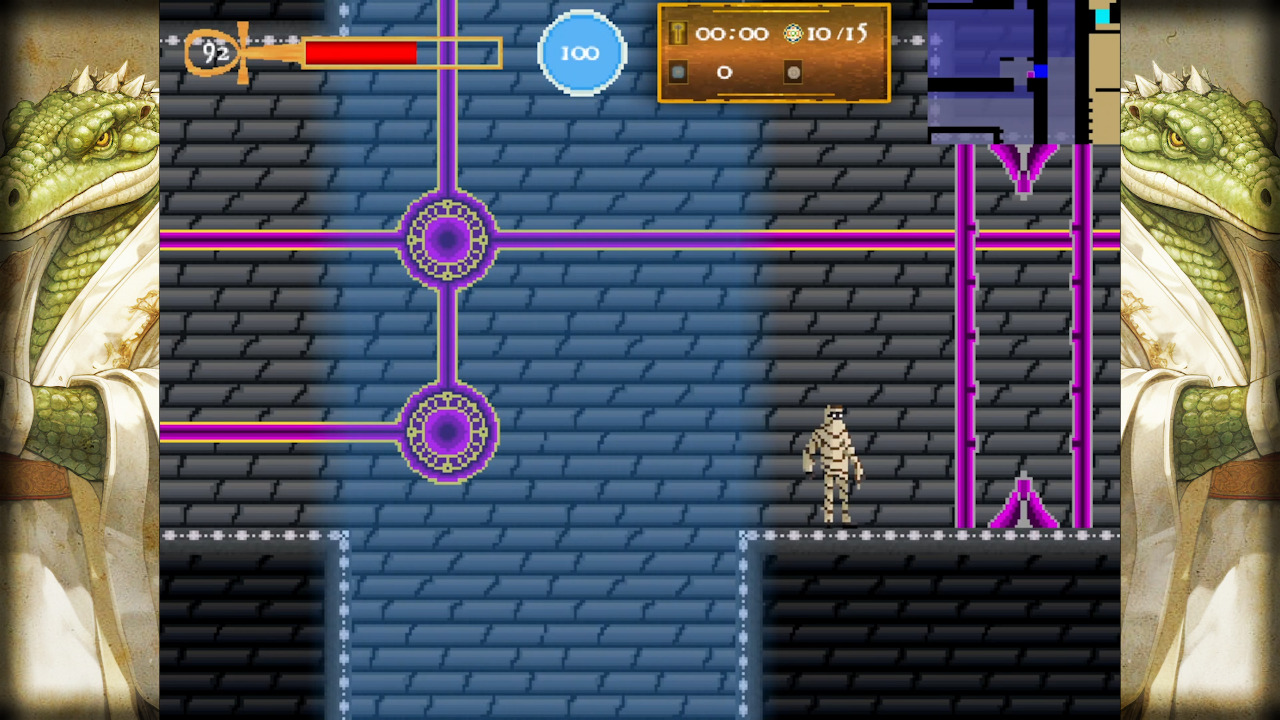Toggle the cyan marker atop the minimap

click(x=1102, y=15)
